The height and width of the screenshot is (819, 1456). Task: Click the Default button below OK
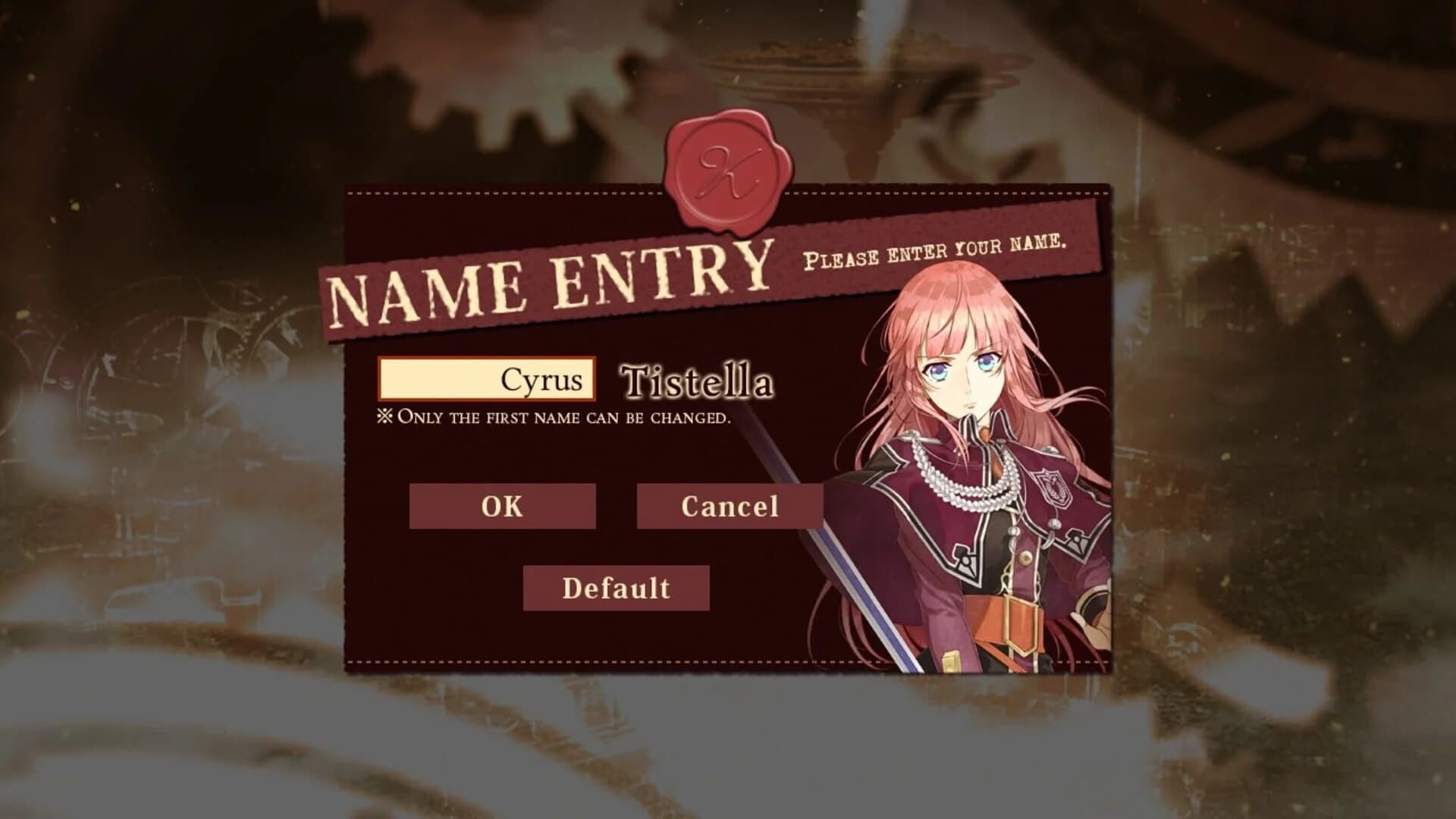pos(616,587)
